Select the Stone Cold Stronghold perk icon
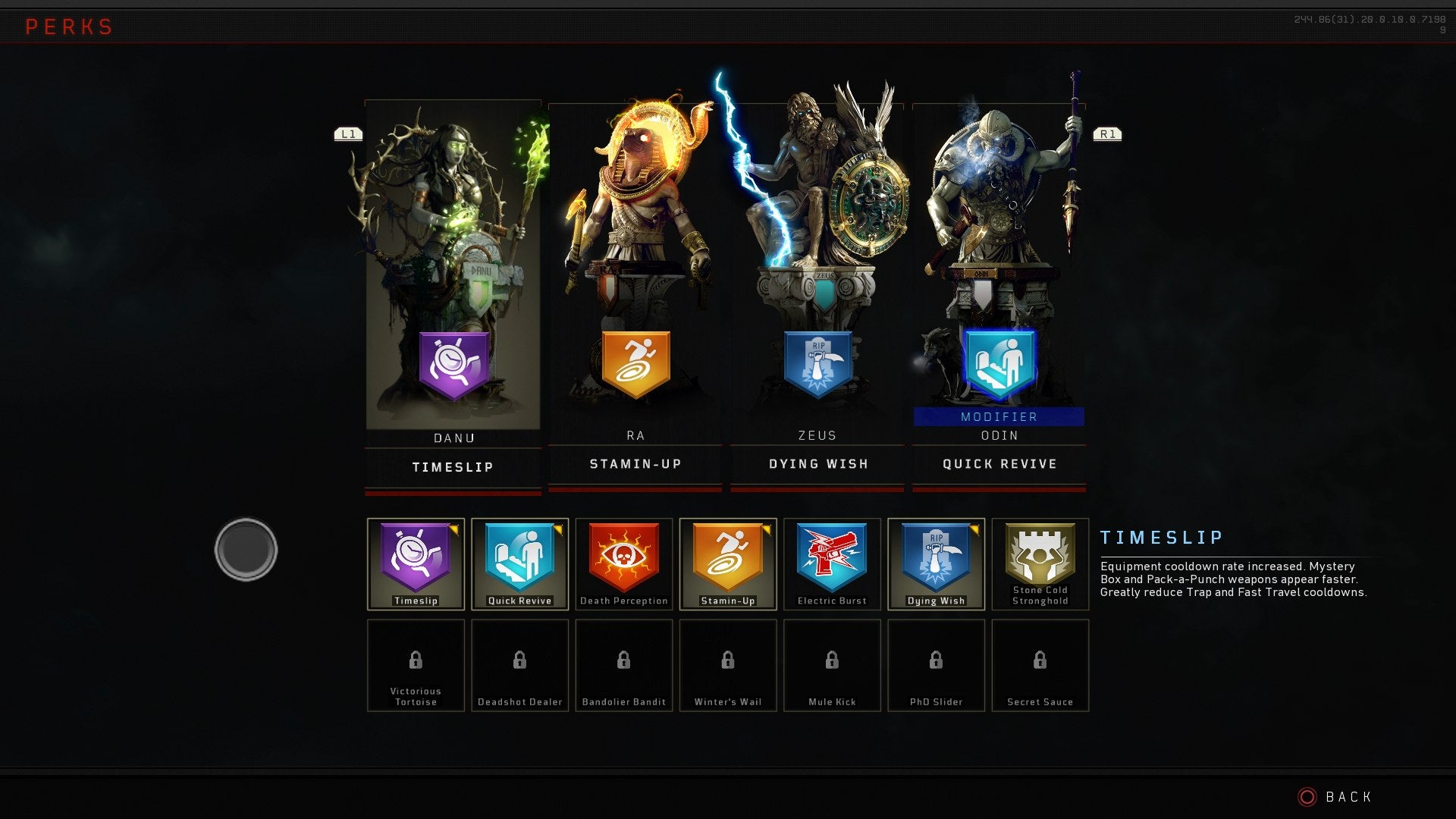The width and height of the screenshot is (1456, 819). [1040, 561]
